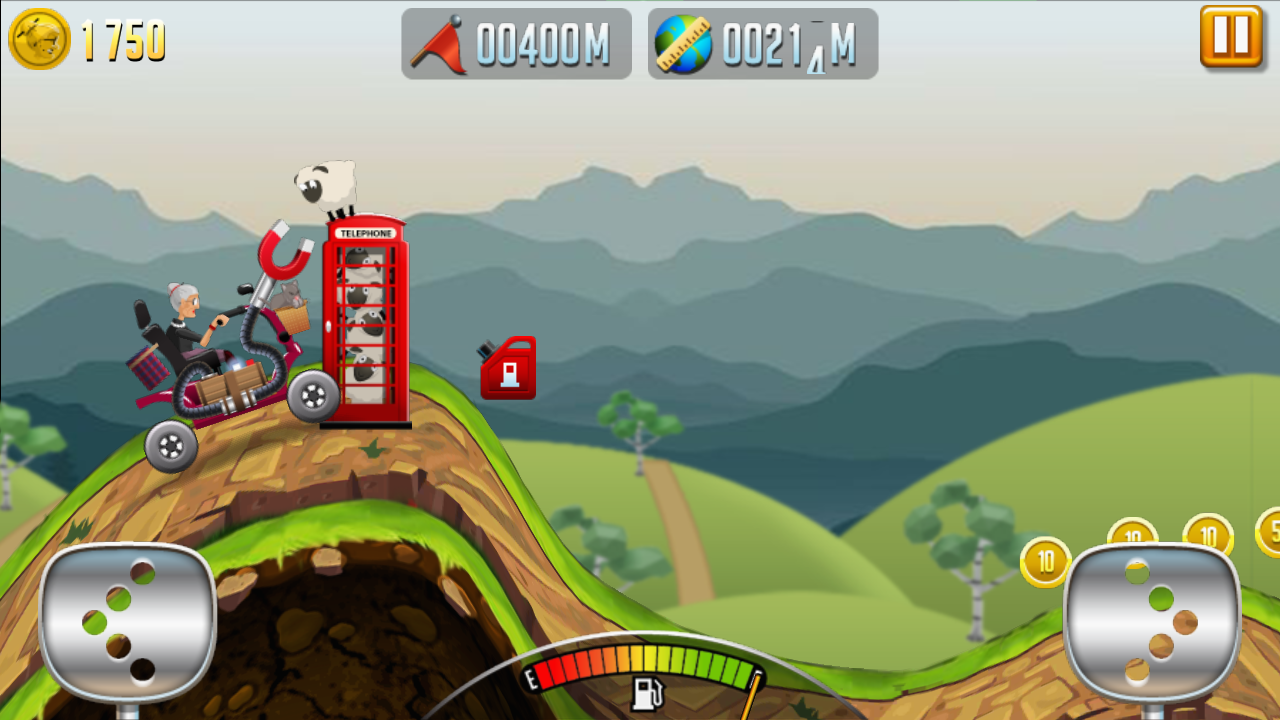Image resolution: width=1280 pixels, height=720 pixels.
Task: Tap the fuel can pickup near the booth
Action: [509, 368]
